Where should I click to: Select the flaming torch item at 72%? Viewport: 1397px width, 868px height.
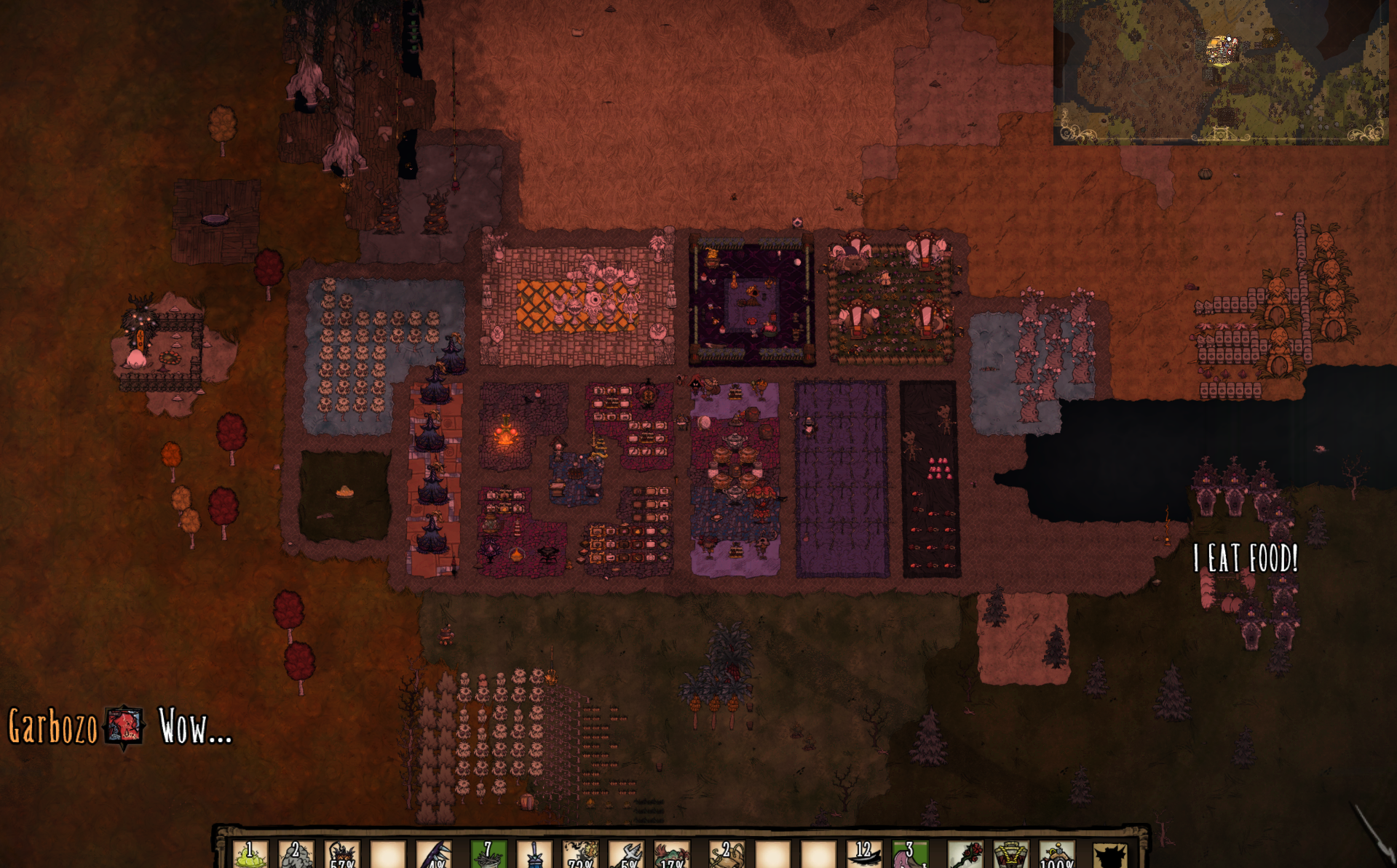pyautogui.click(x=580, y=854)
